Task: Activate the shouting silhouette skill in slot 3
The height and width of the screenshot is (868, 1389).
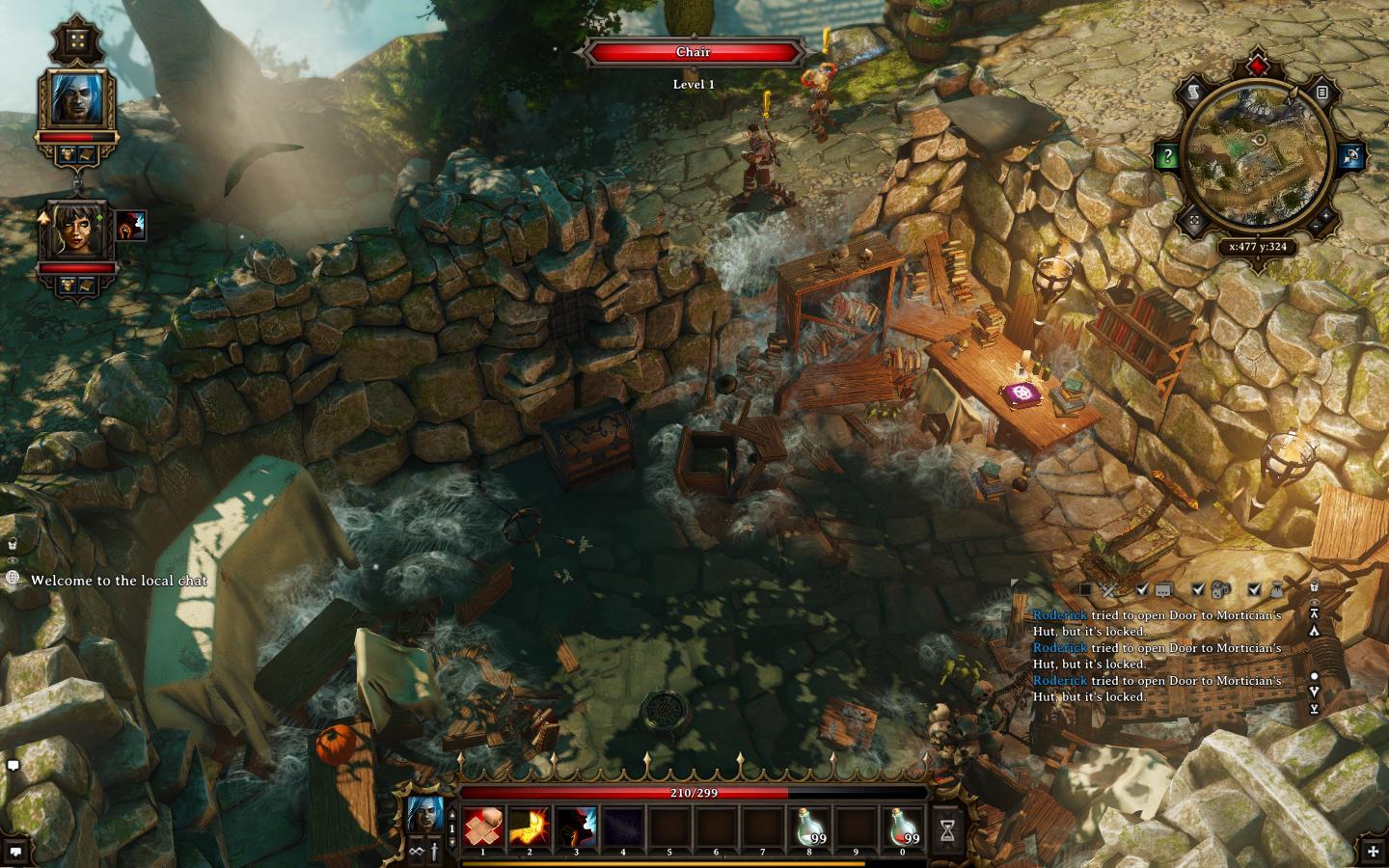Action: (576, 827)
